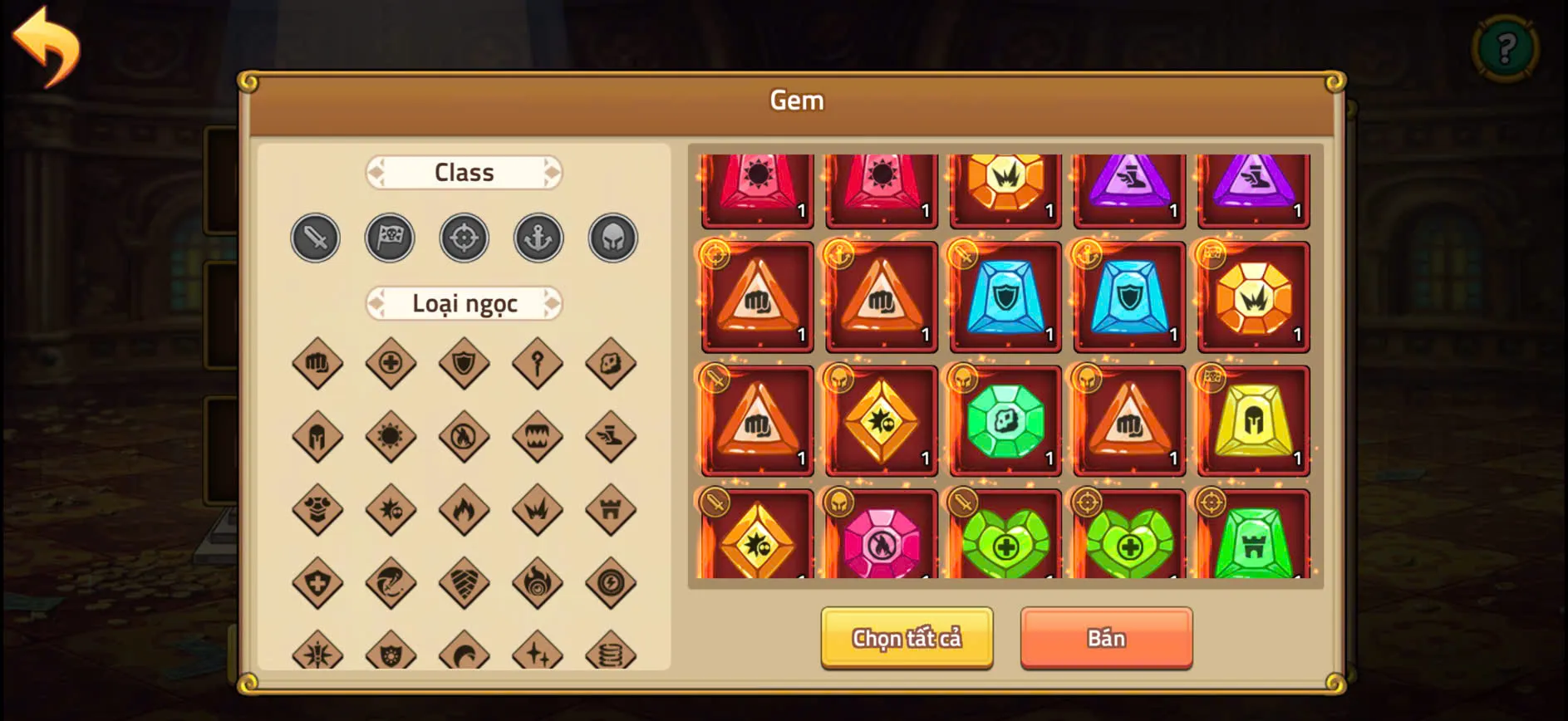This screenshot has width=1568, height=721.
Task: Click the Gem title header
Action: tap(797, 100)
